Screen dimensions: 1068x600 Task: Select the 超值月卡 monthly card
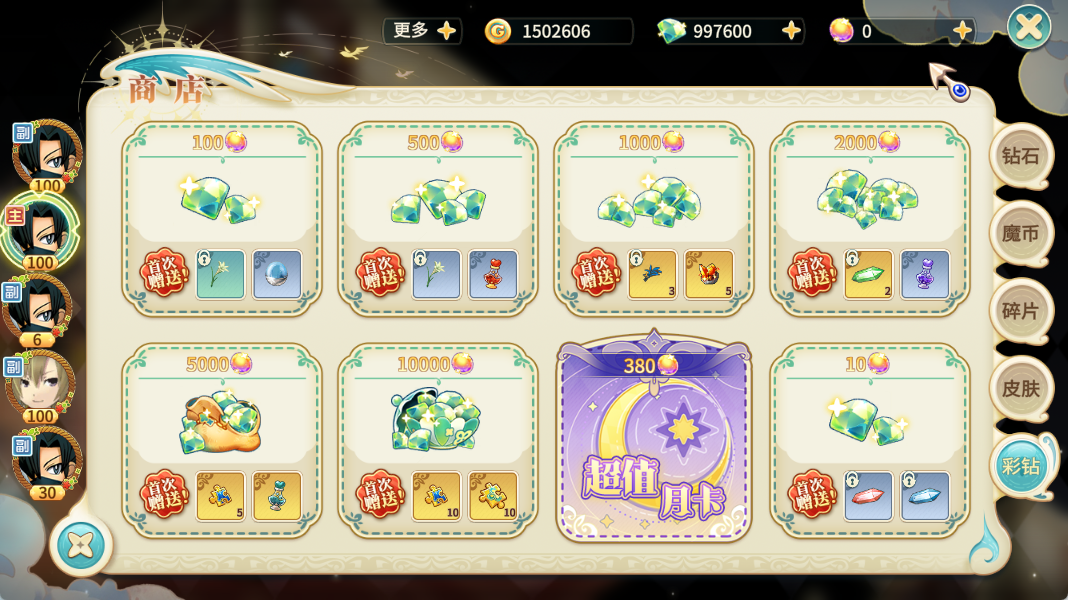tap(654, 442)
